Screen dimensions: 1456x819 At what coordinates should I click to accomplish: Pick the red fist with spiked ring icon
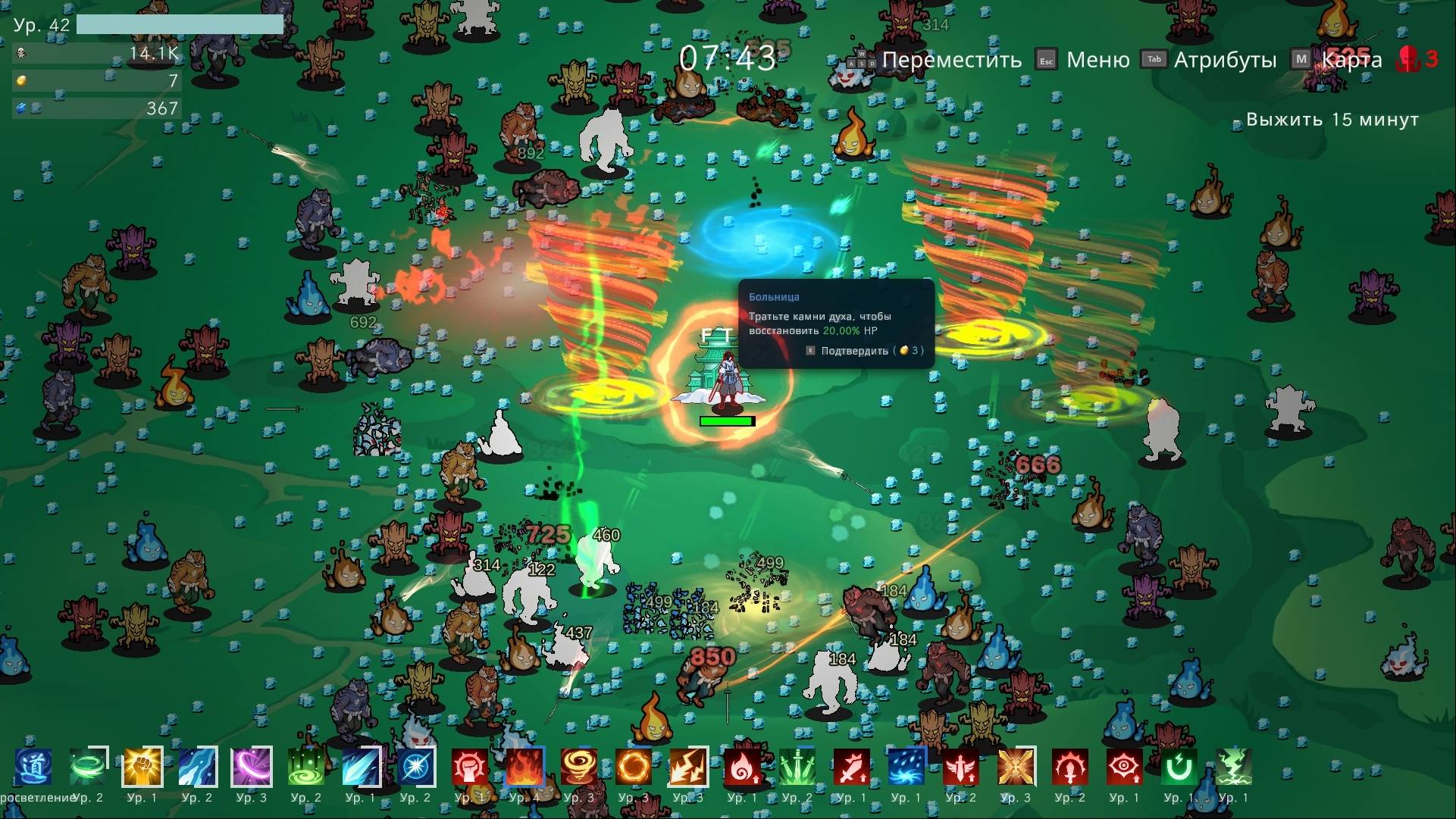pos(470,767)
